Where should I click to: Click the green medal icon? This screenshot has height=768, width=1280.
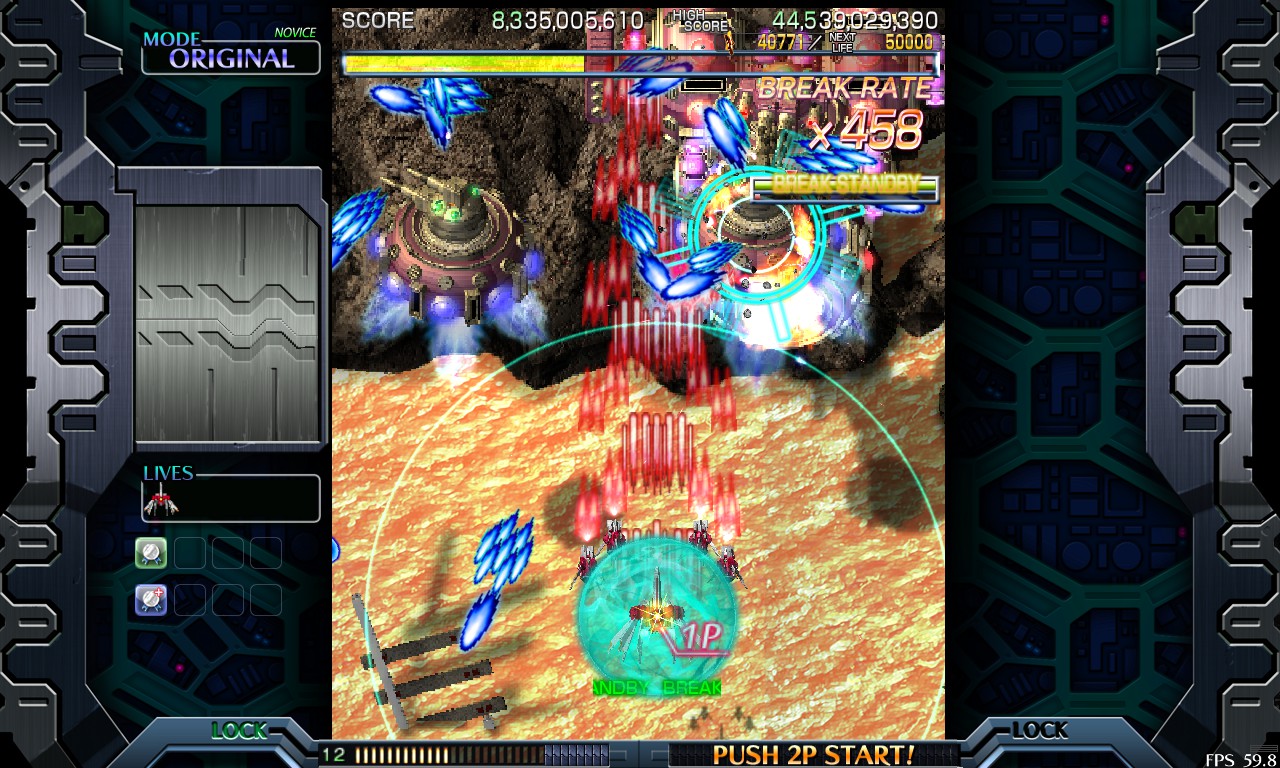[151, 552]
